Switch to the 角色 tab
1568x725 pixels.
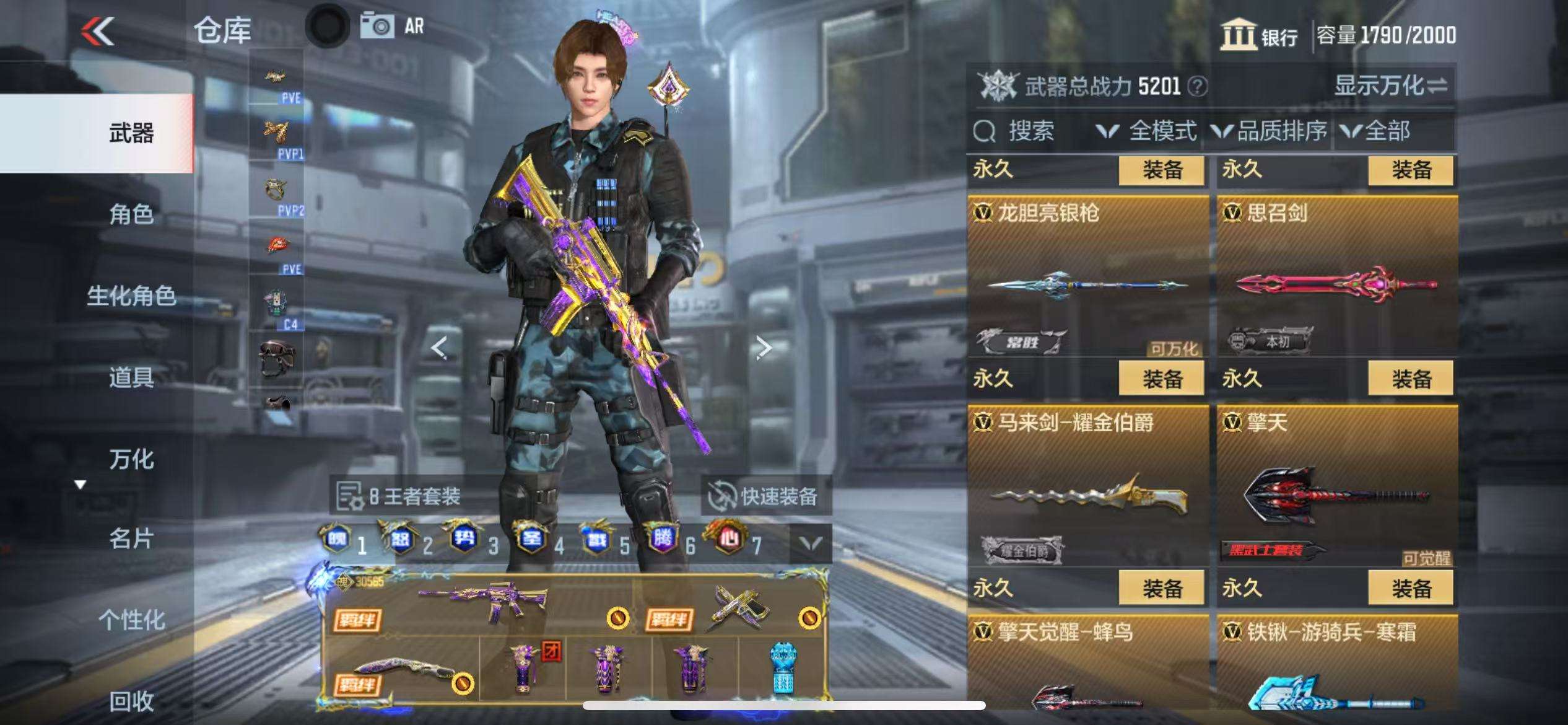click(131, 214)
